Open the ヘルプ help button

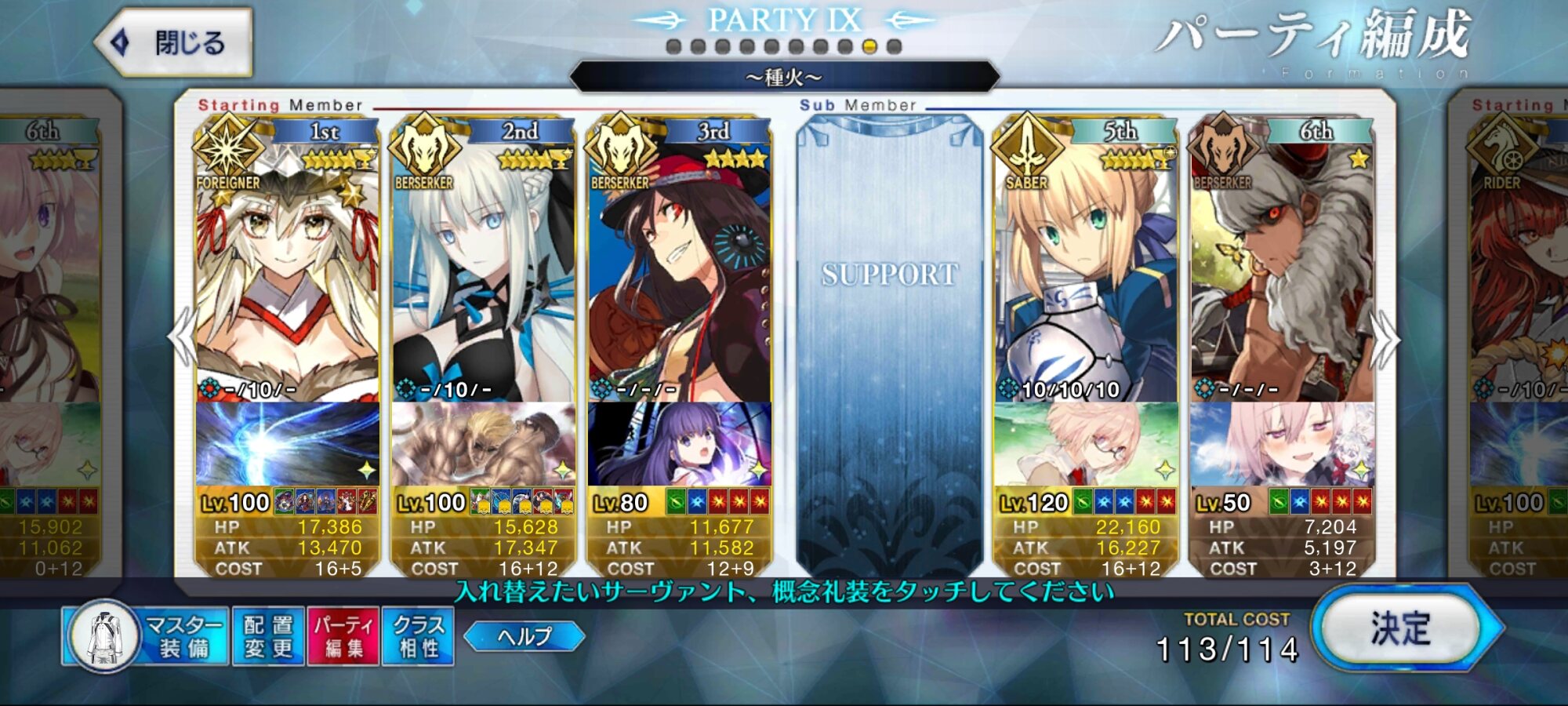[x=524, y=636]
